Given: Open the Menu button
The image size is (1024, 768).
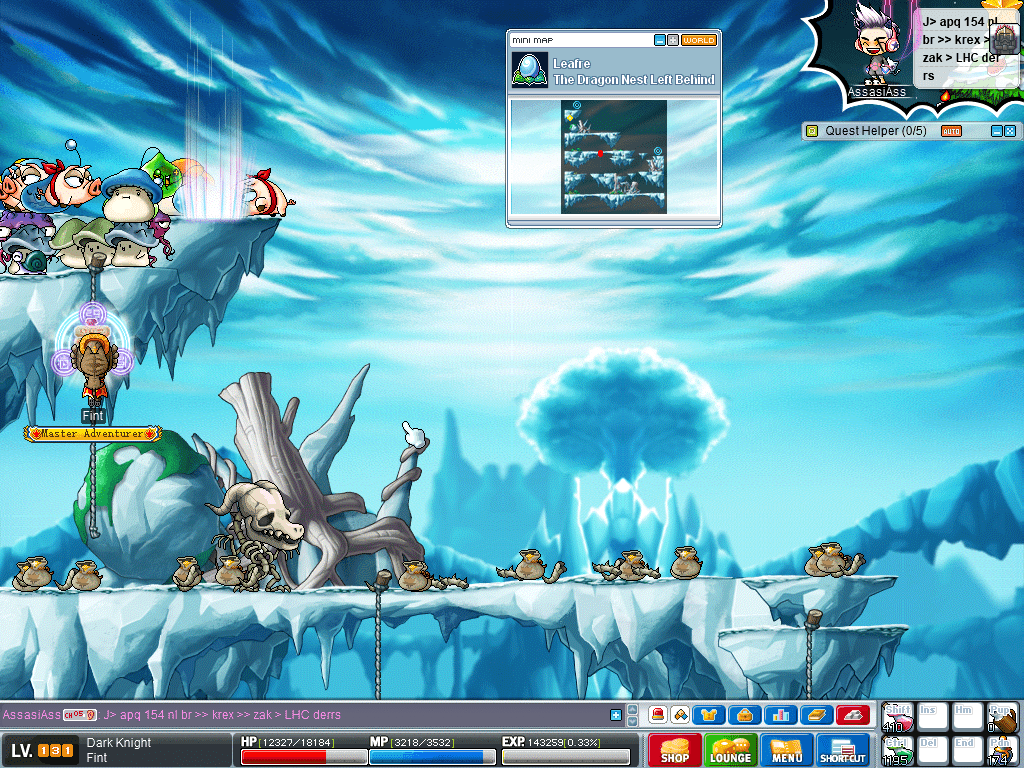Looking at the screenshot, I should tap(787, 750).
